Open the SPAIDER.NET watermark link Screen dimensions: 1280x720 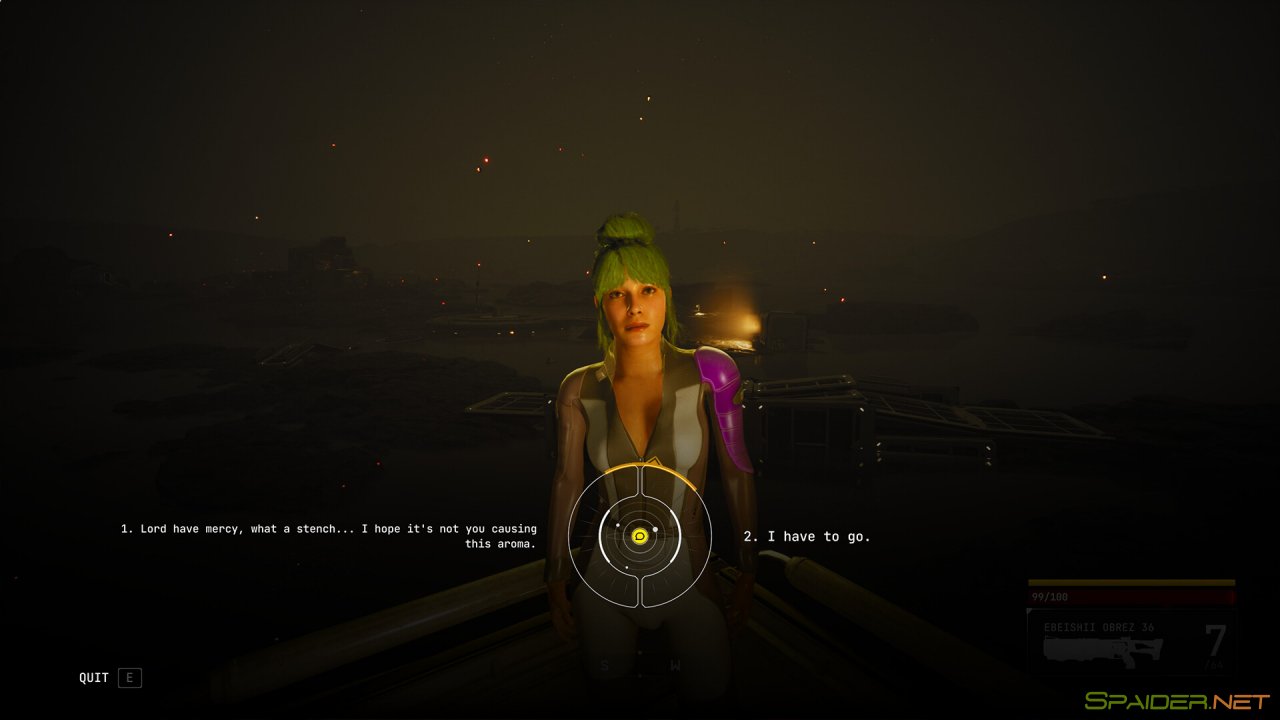1178,700
